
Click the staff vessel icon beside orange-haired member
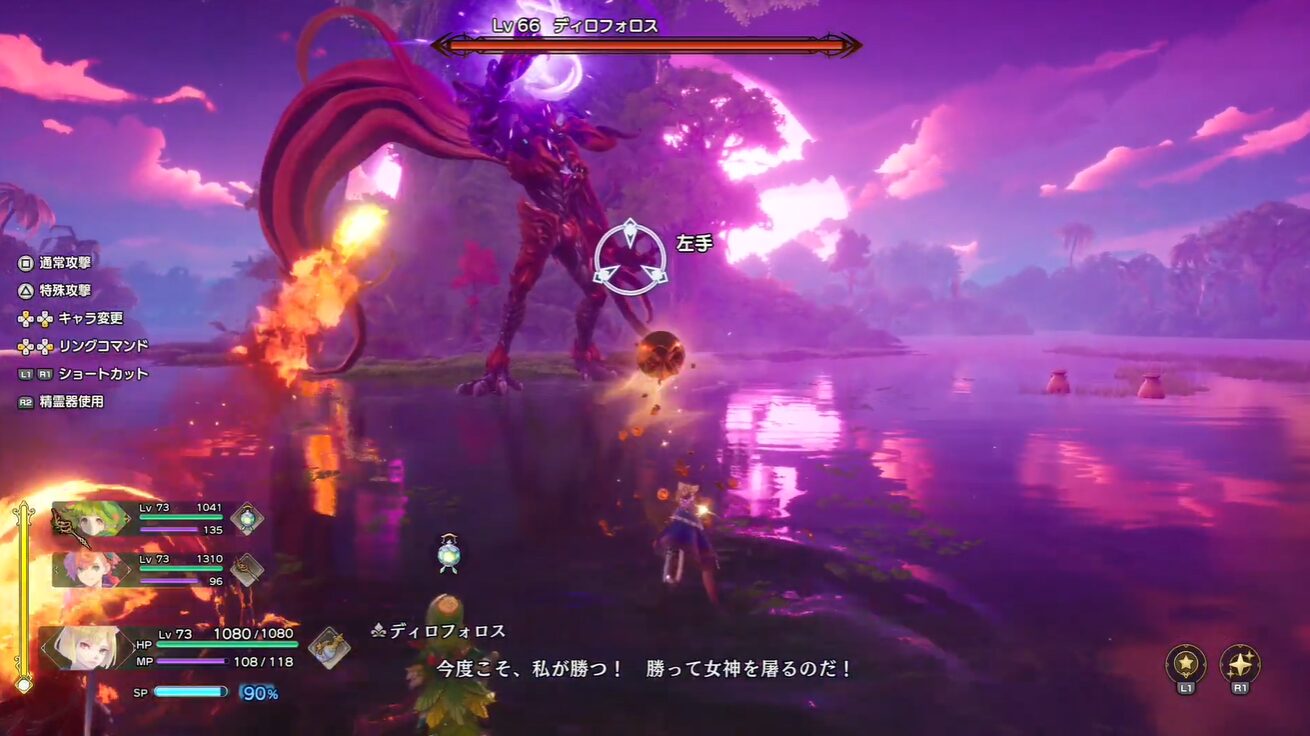(247, 569)
